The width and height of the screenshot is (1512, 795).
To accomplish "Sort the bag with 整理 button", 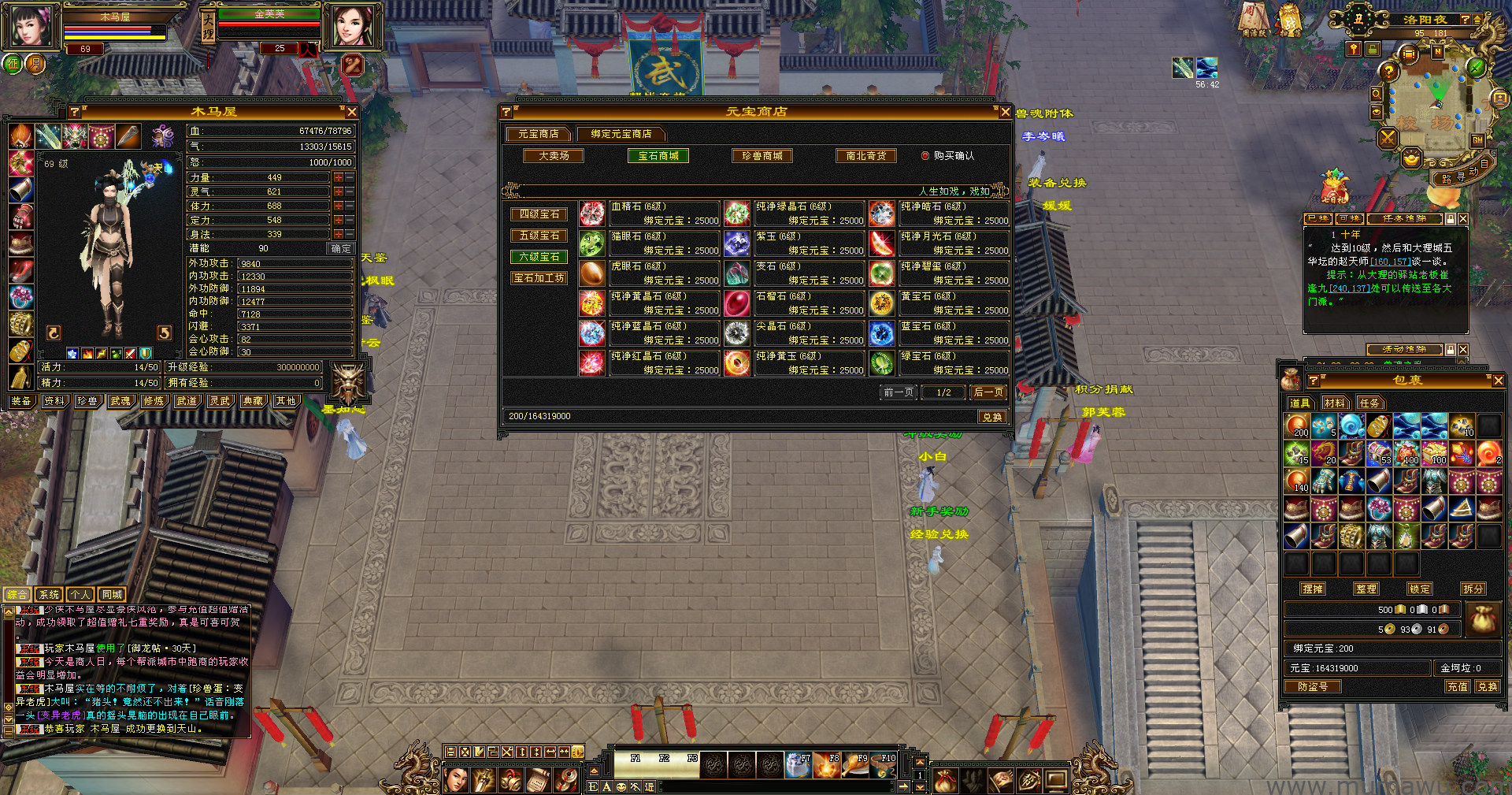I will [1366, 589].
